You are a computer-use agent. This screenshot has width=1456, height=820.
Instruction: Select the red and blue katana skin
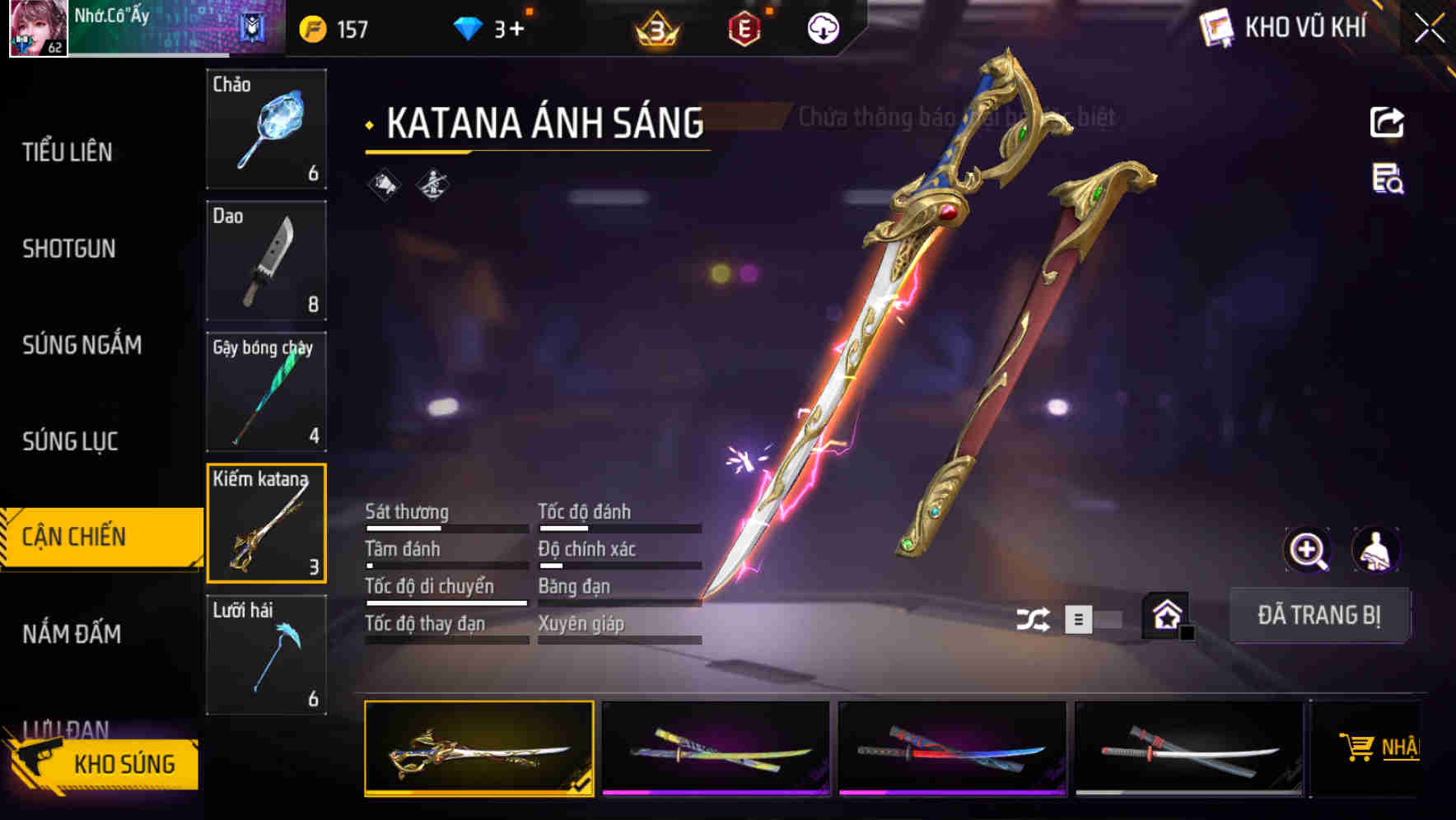(x=952, y=748)
